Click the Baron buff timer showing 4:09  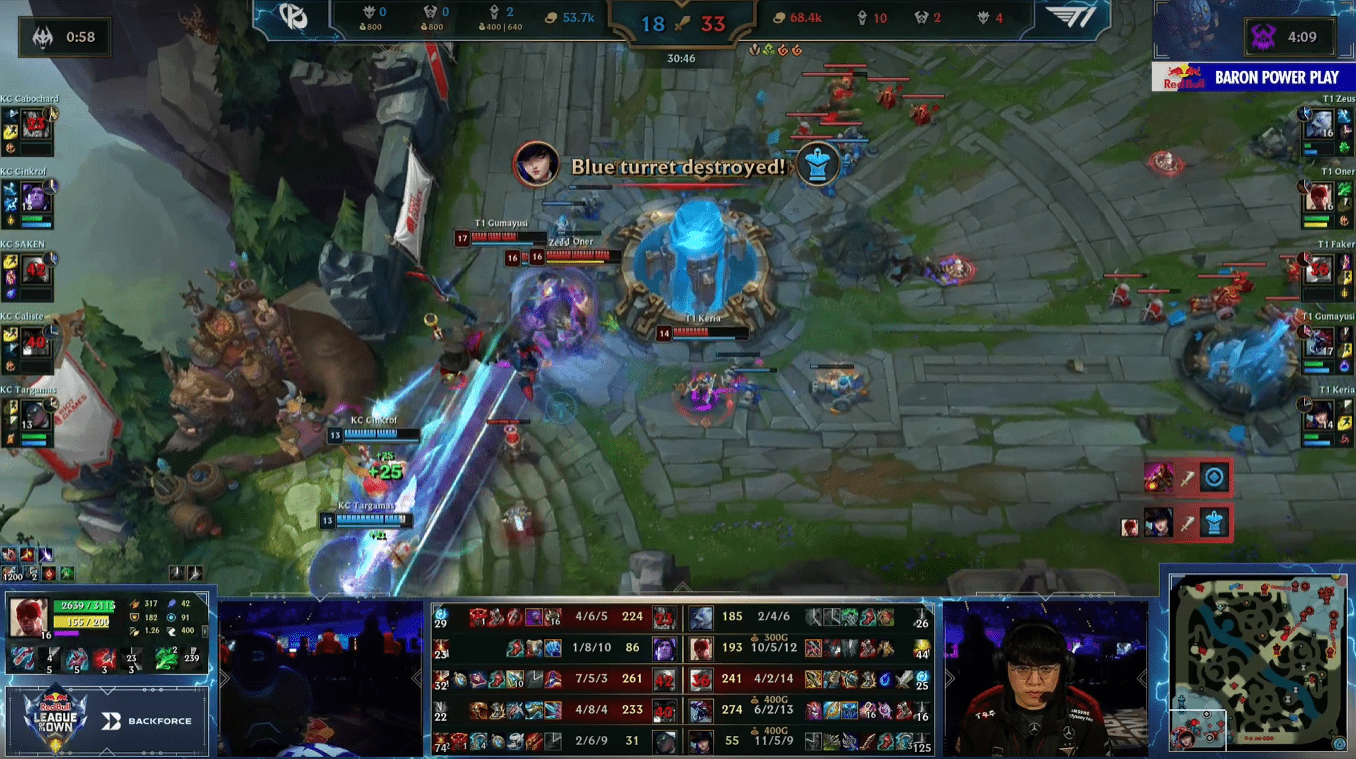click(x=1297, y=38)
